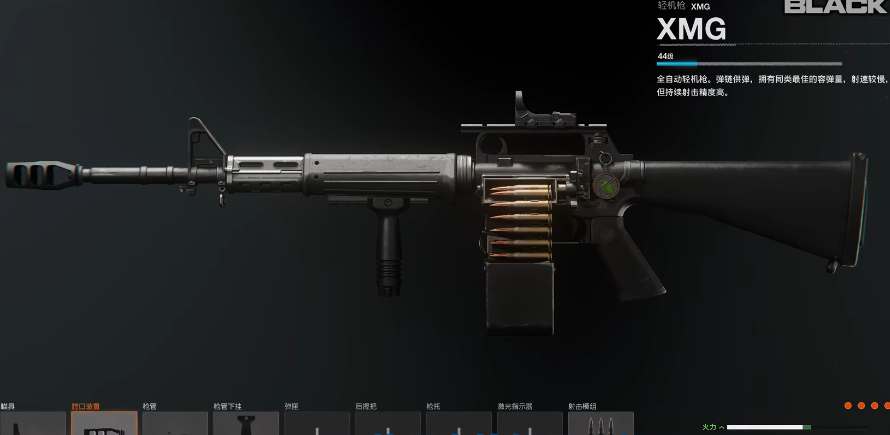Viewport: 890px width, 435px height.
Task: Choose the 枪管 barrel attachment slot
Action: point(175,423)
